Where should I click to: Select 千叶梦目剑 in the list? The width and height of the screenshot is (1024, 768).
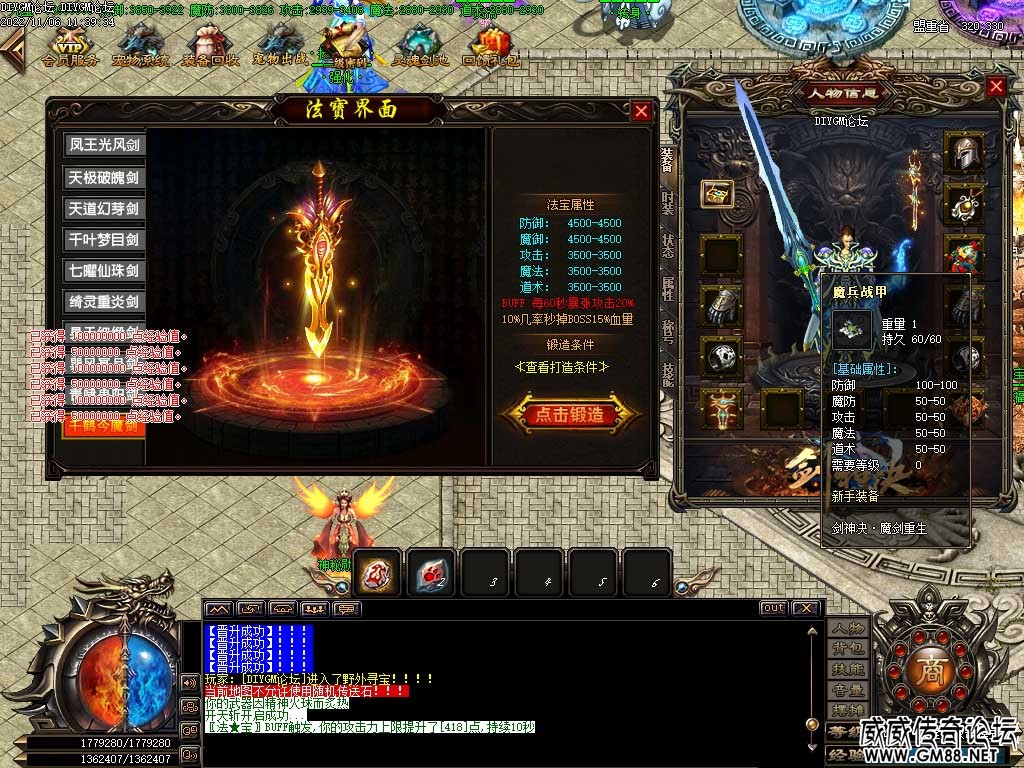click(x=104, y=240)
